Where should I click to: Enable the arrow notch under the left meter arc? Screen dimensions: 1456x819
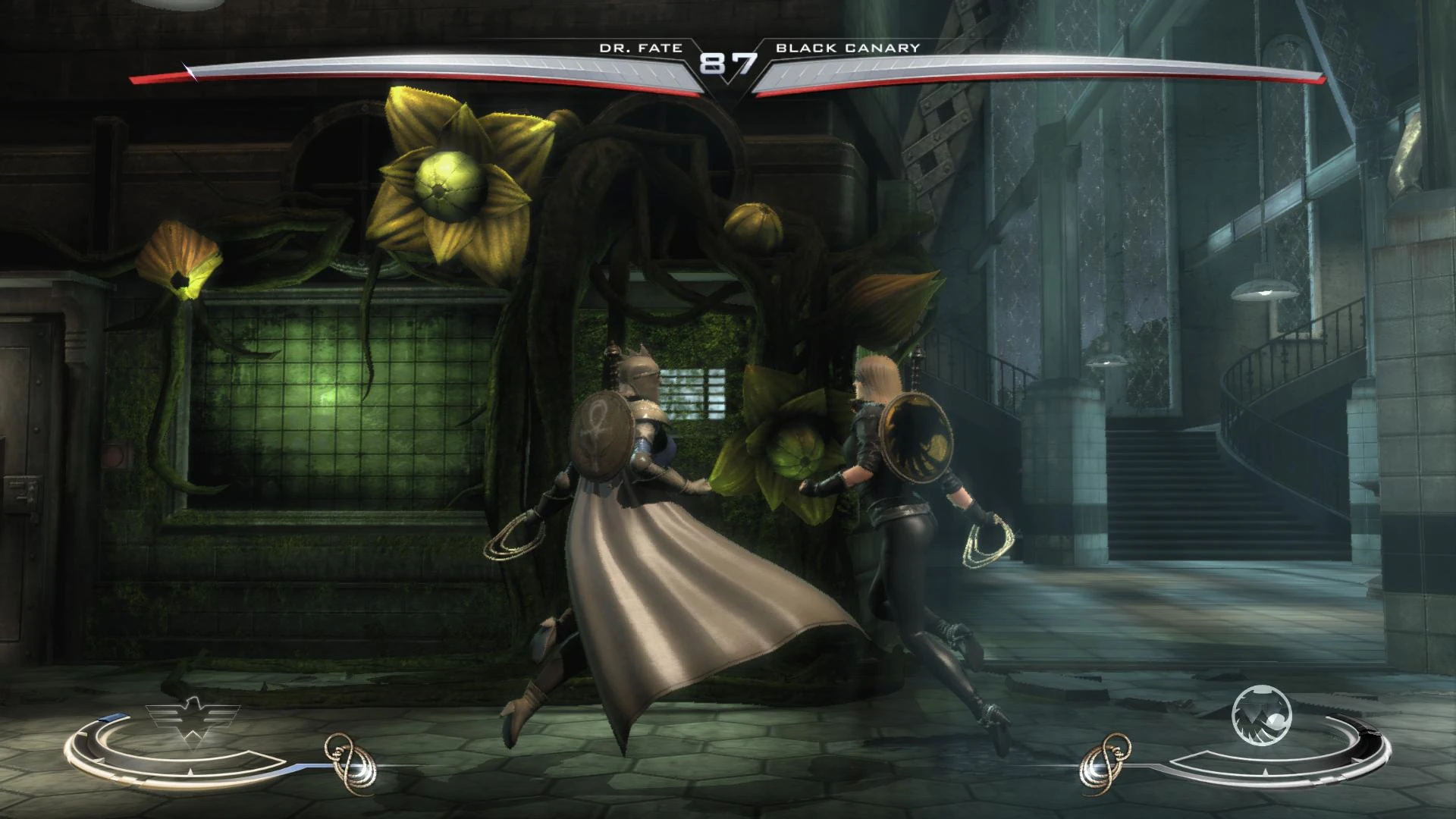coord(190,773)
